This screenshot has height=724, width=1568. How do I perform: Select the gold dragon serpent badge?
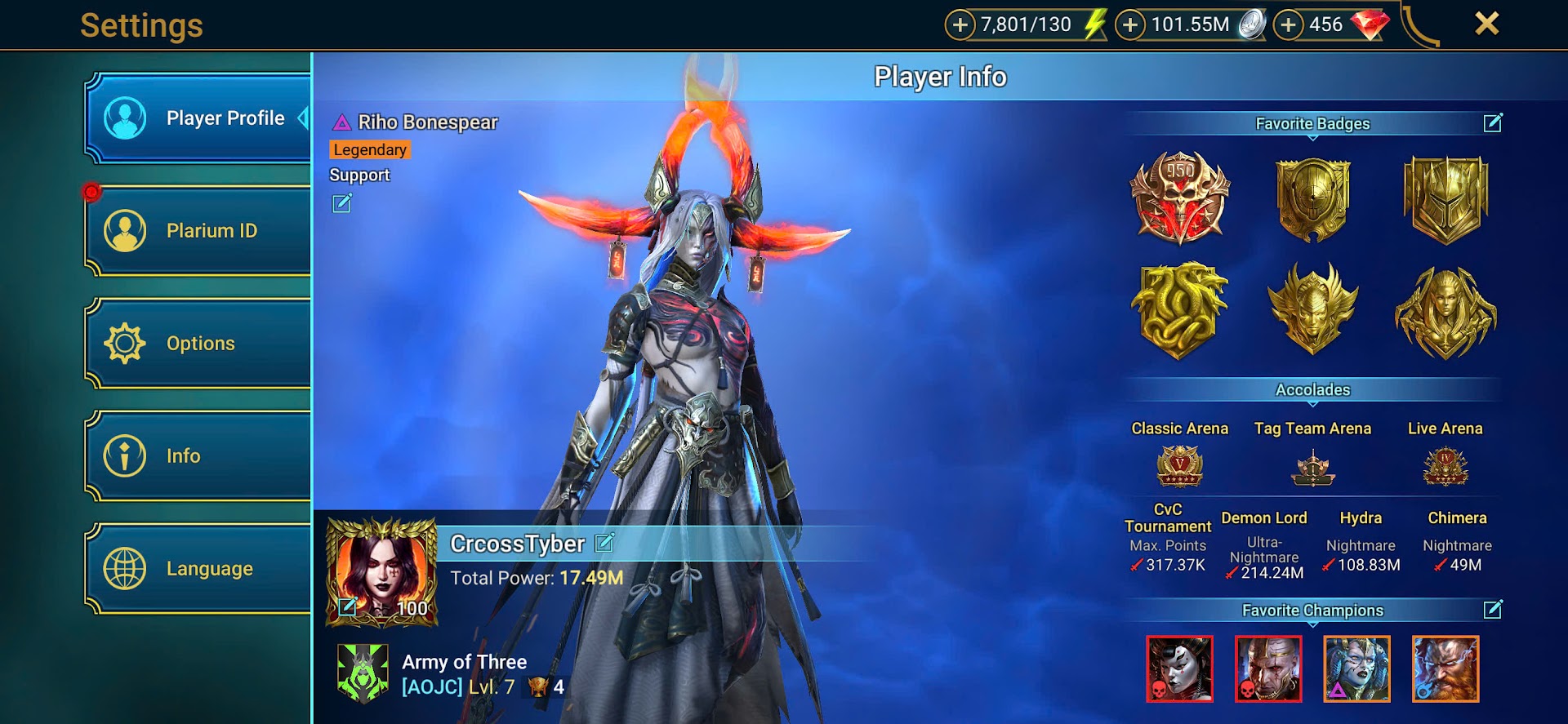pos(1179,311)
